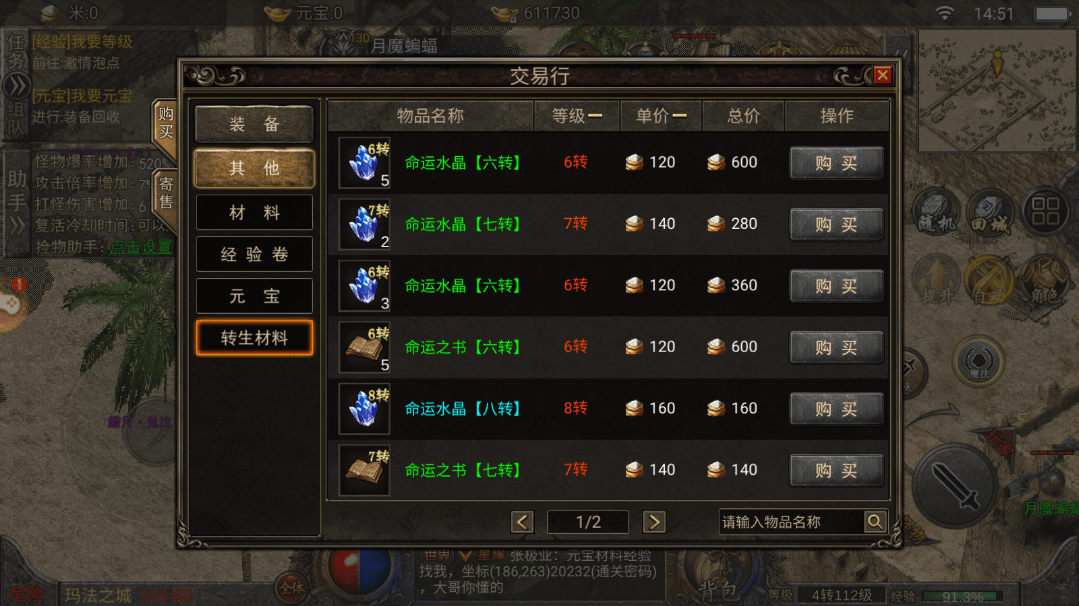Go to the next listings page
1079x606 pixels.
pos(654,522)
